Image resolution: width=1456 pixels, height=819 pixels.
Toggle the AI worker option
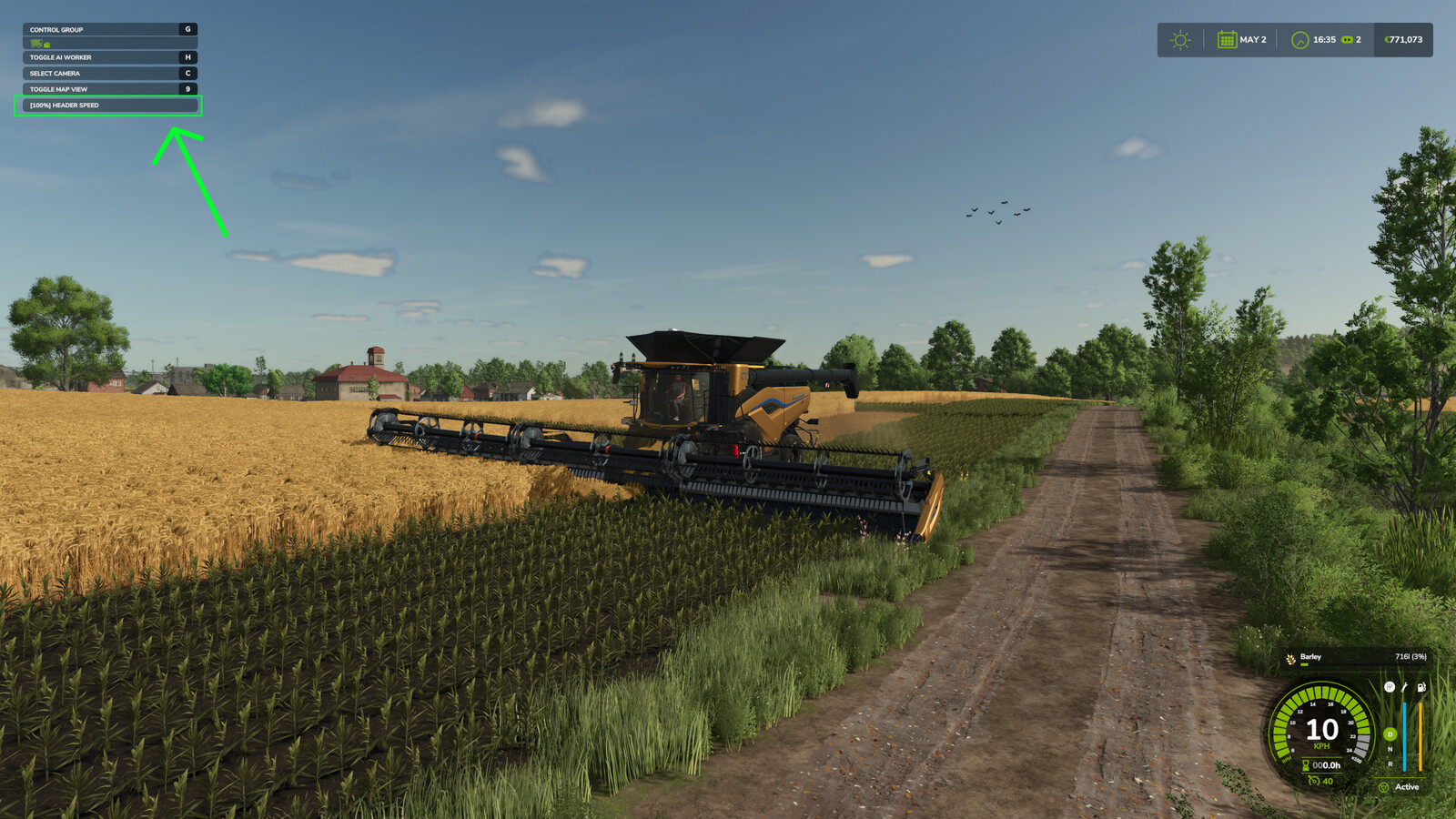[108, 56]
